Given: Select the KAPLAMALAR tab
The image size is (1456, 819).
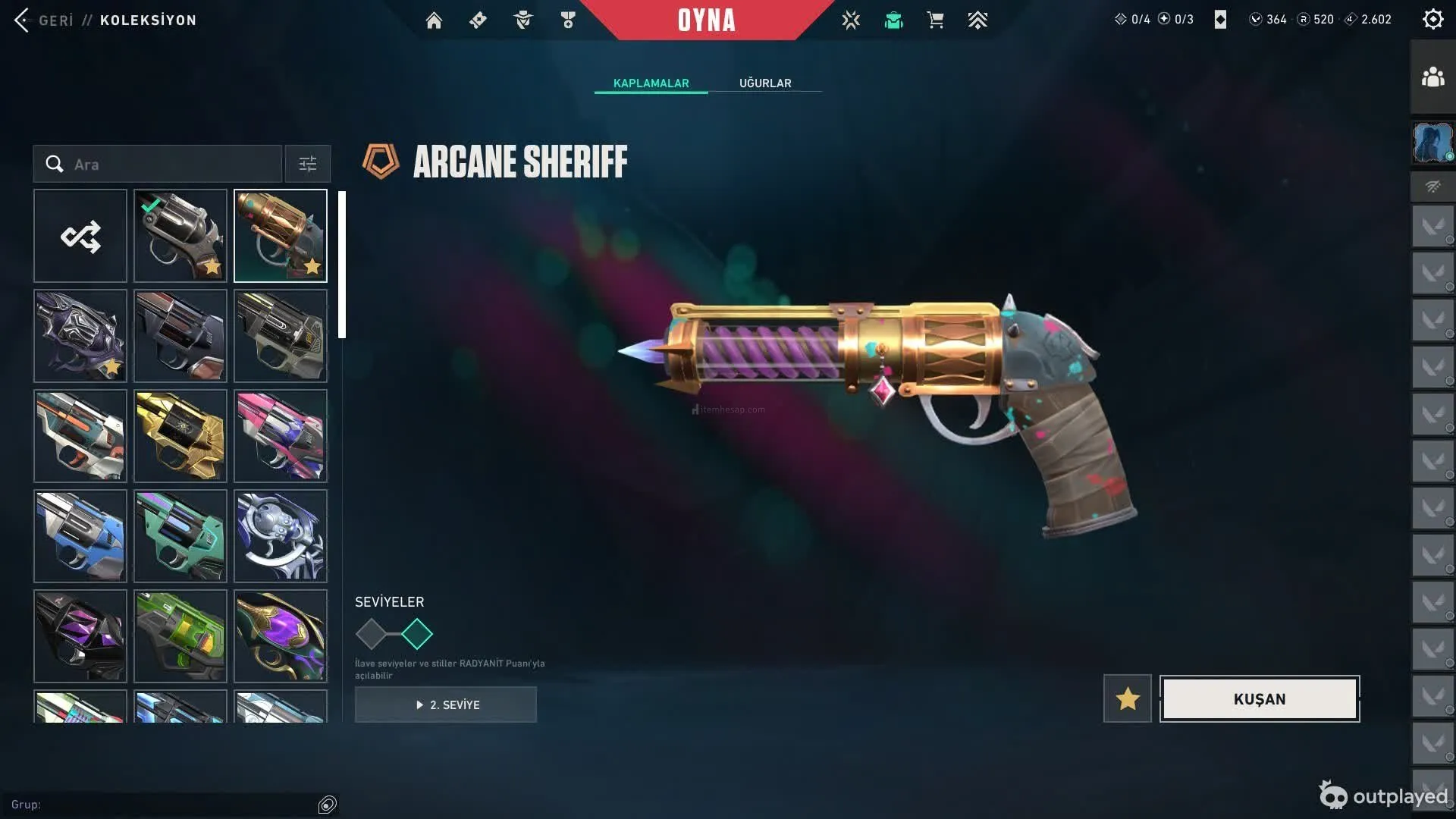Looking at the screenshot, I should pyautogui.click(x=651, y=83).
